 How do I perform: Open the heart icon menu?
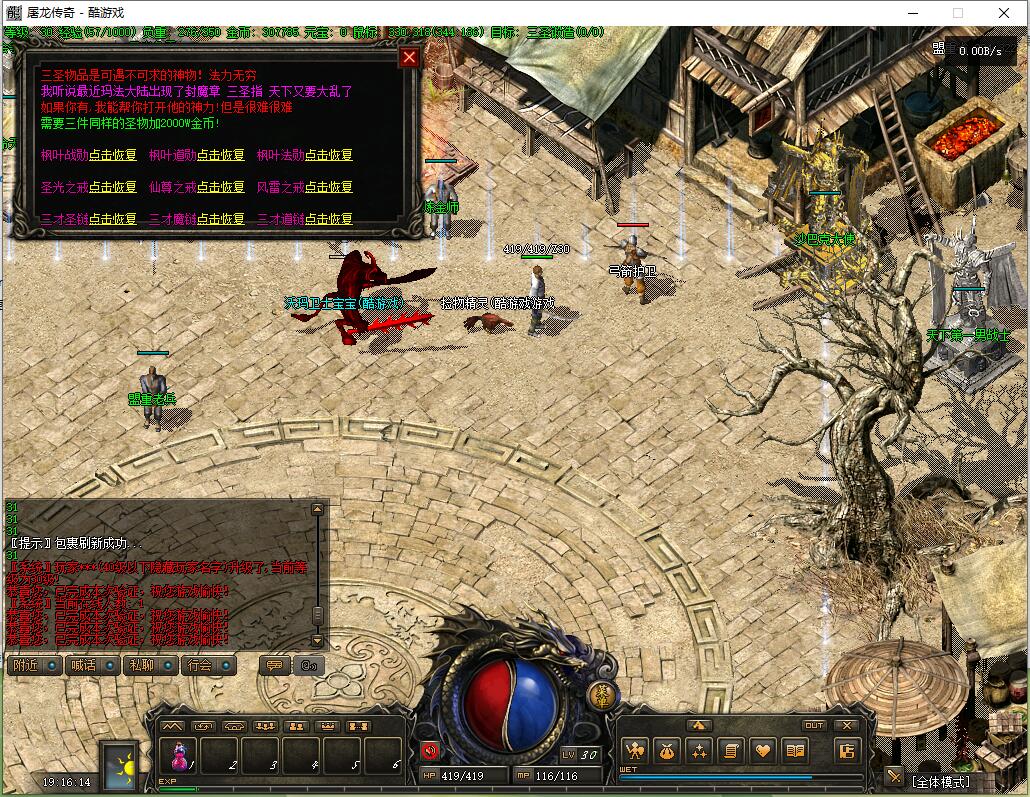763,750
